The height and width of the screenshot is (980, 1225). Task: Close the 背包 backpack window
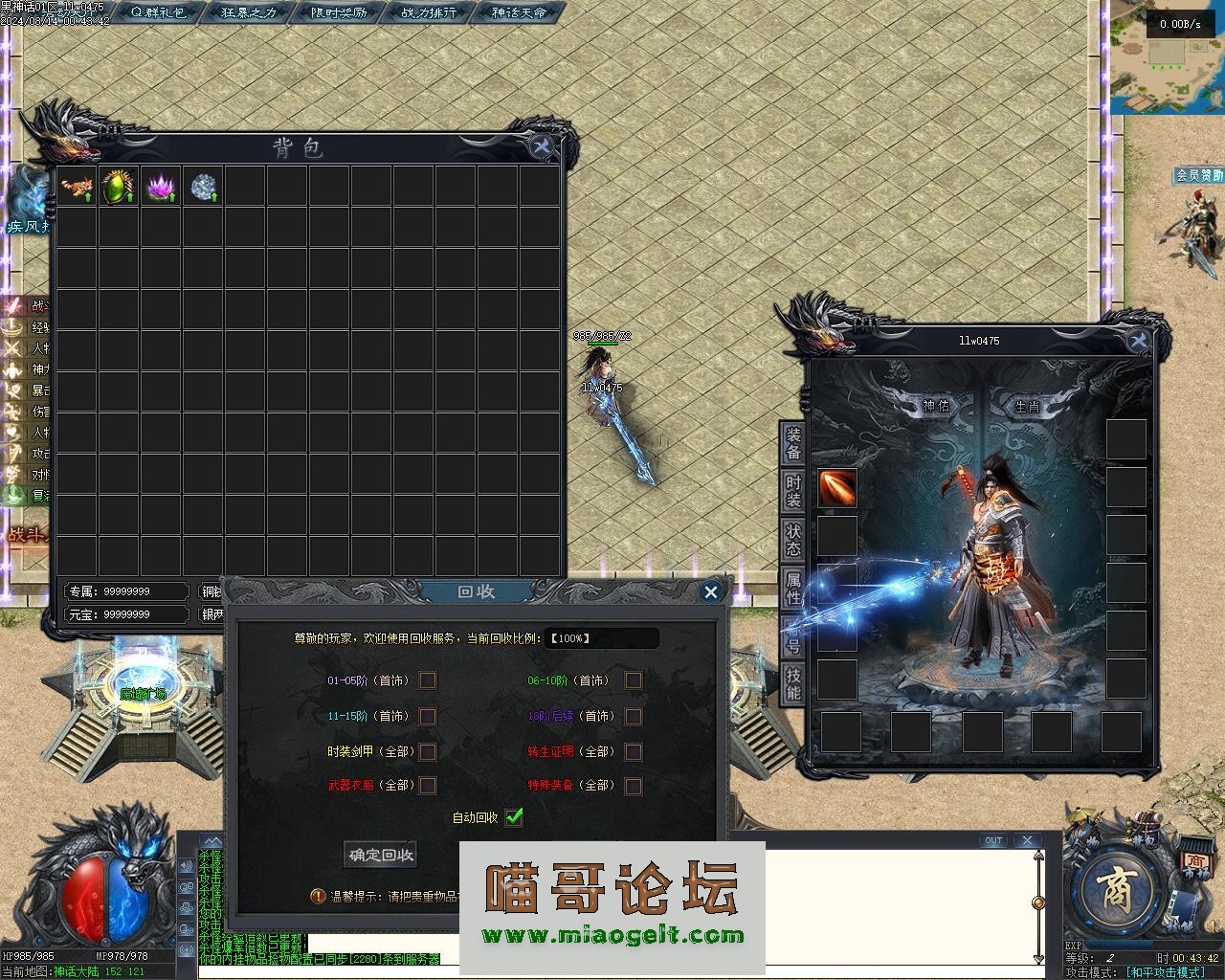pos(541,146)
